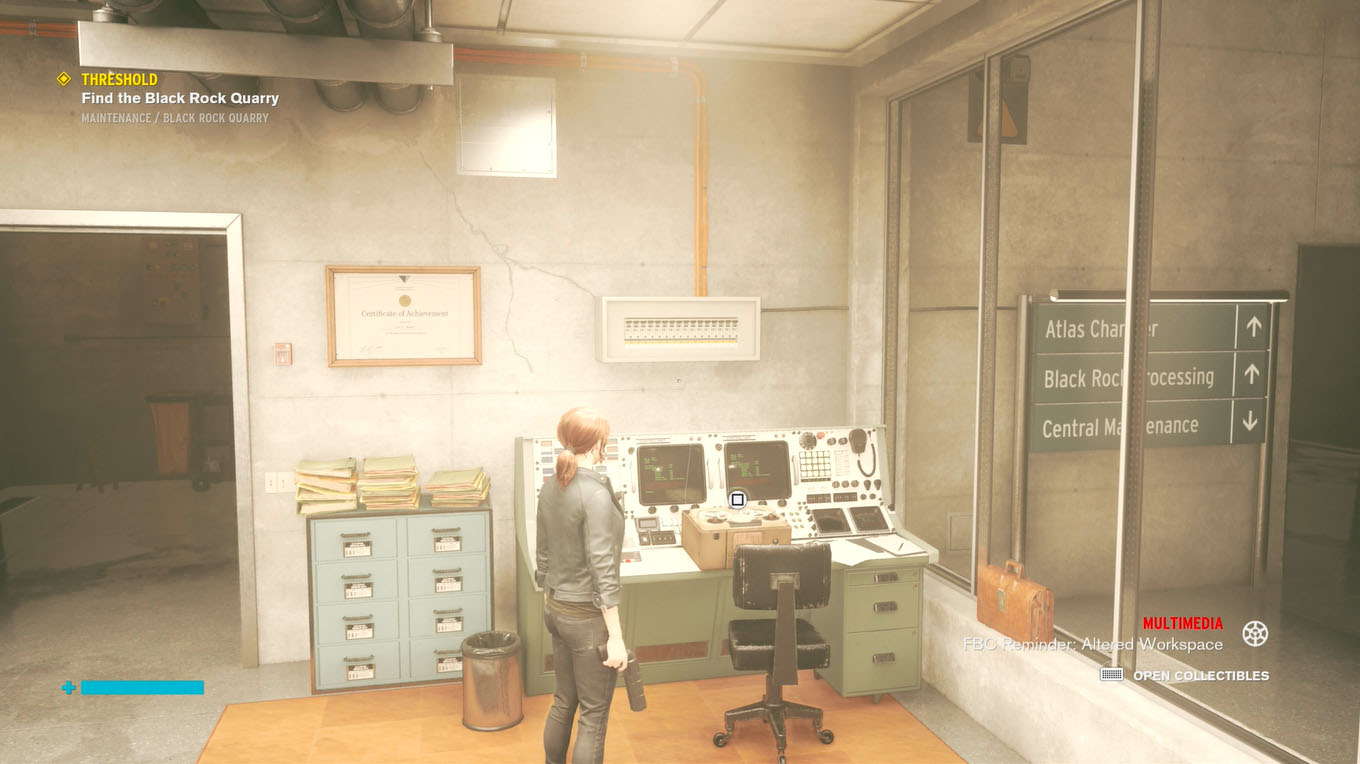Click the cyan health bar
The width and height of the screenshot is (1360, 764).
coord(140,688)
